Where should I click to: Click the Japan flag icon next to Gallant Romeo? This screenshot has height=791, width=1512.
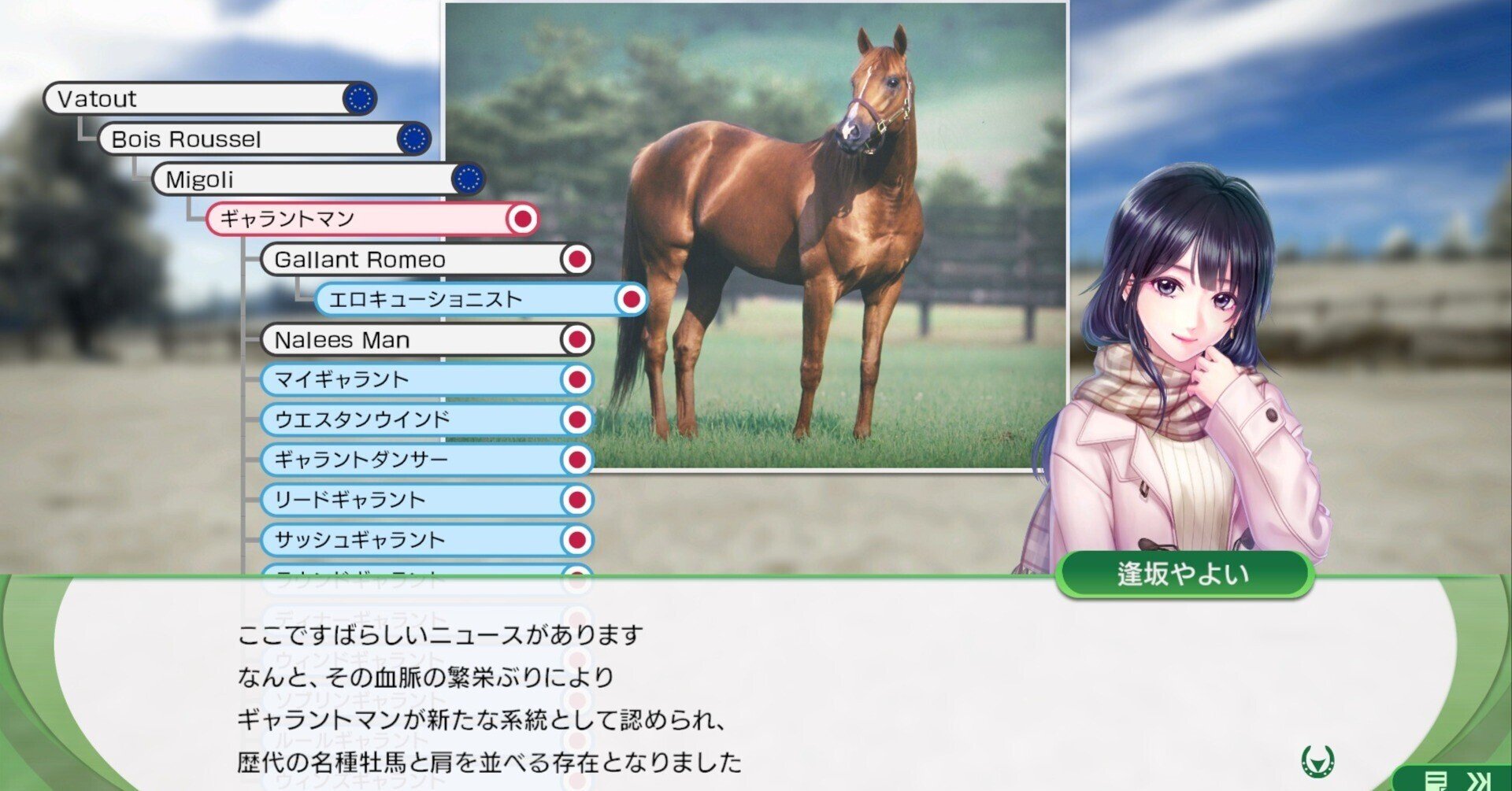click(x=576, y=260)
